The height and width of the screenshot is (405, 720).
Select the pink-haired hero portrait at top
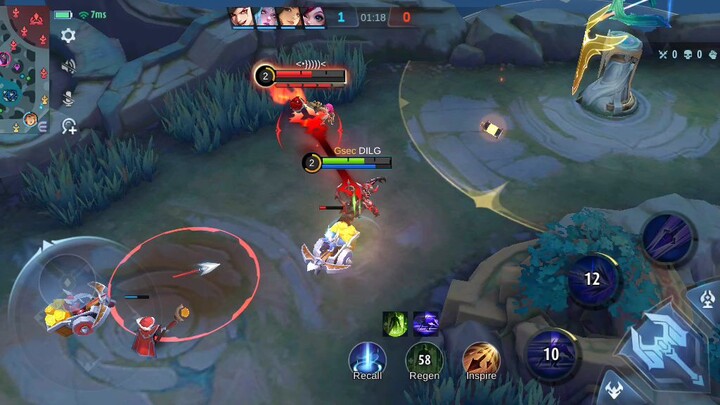tap(265, 16)
